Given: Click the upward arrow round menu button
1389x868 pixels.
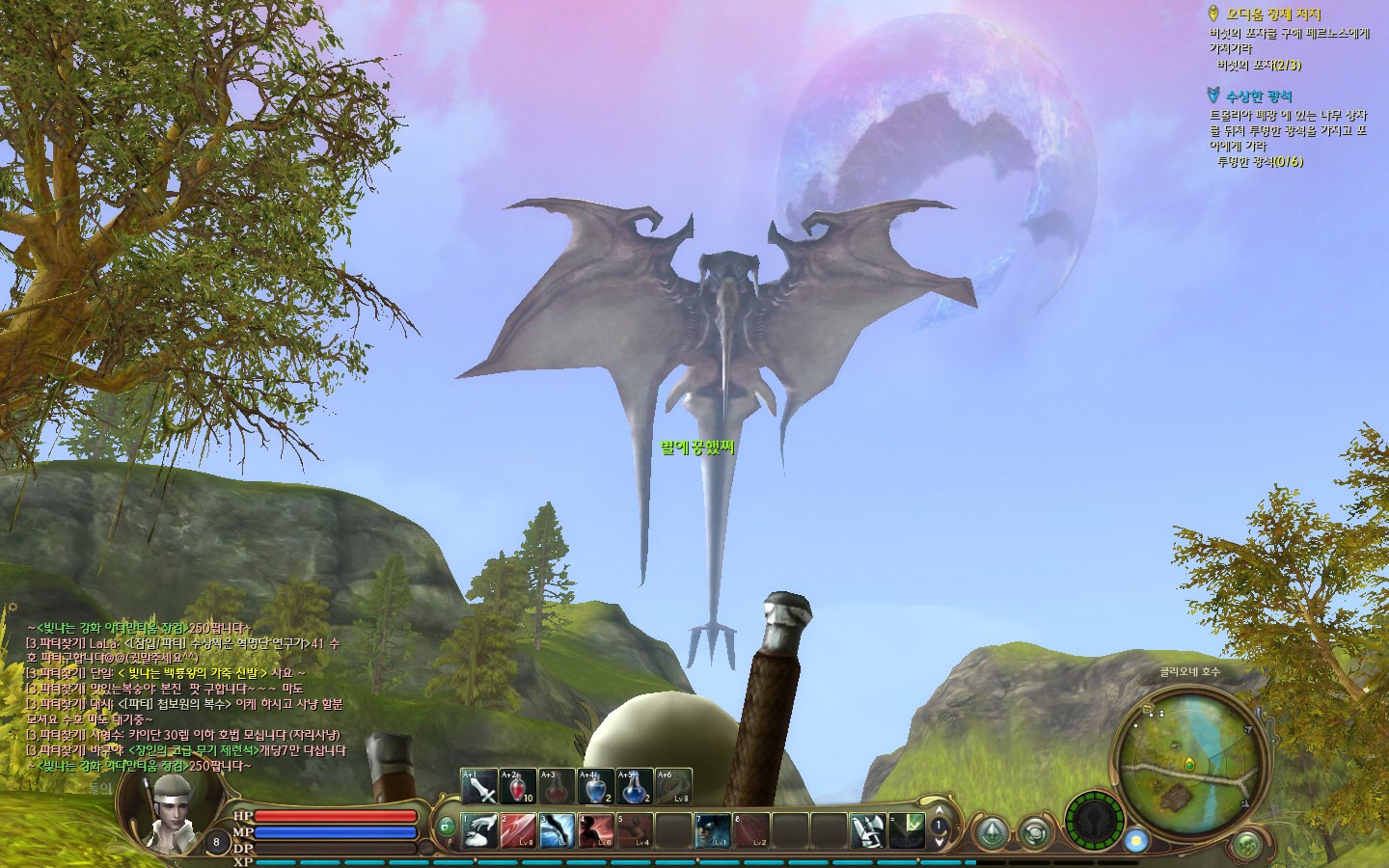Looking at the screenshot, I should click(x=992, y=832).
